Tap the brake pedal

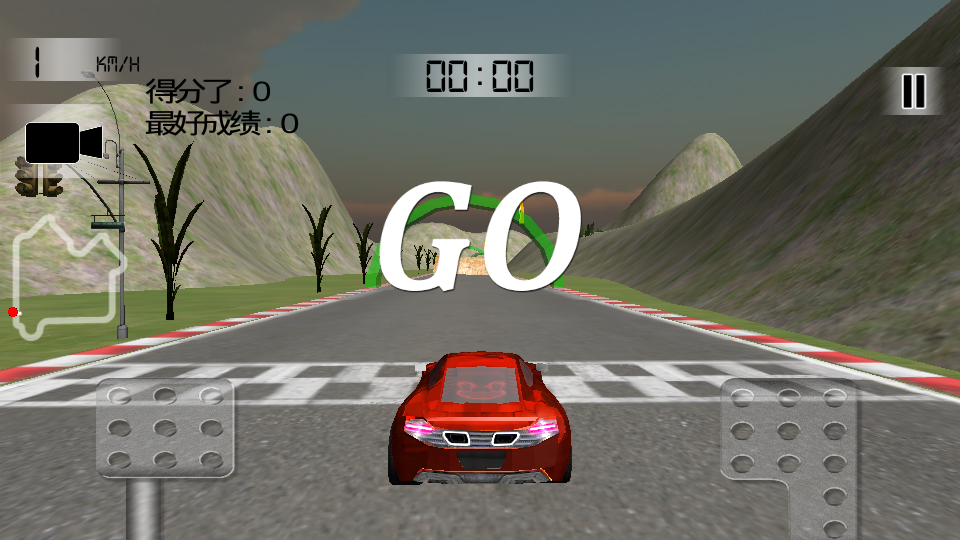click(x=164, y=428)
